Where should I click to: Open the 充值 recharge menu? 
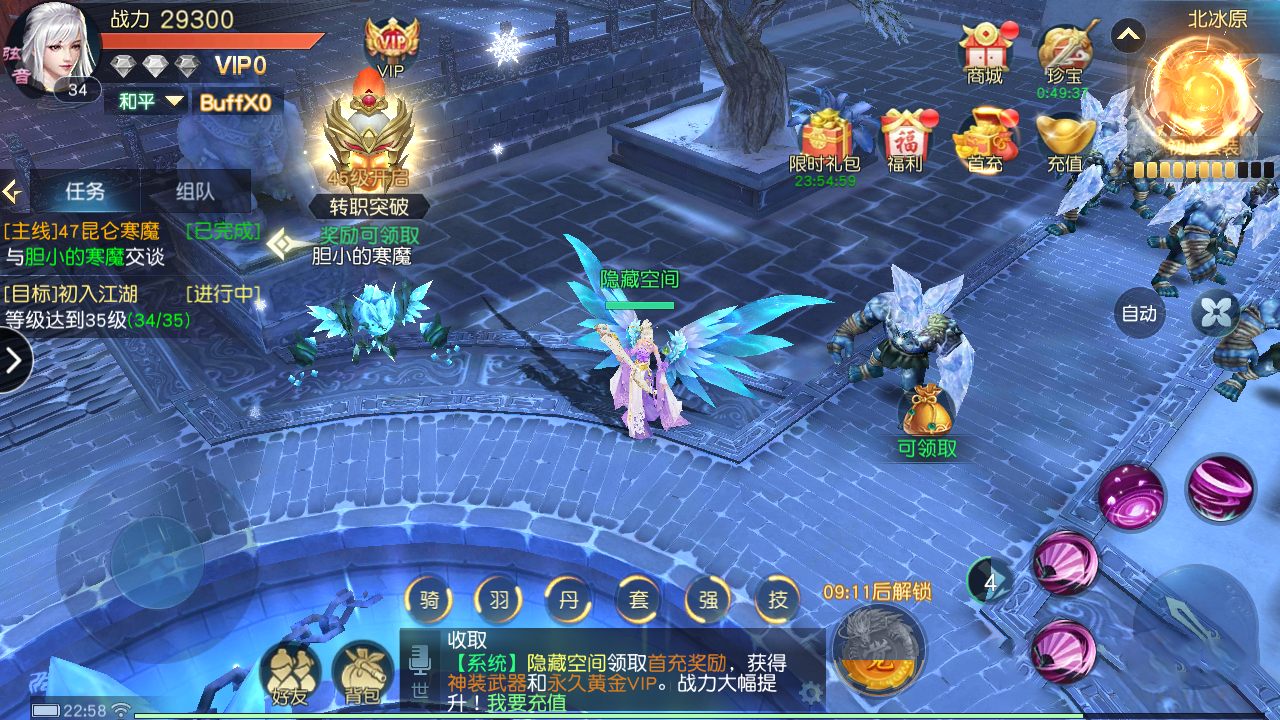pos(1064,138)
